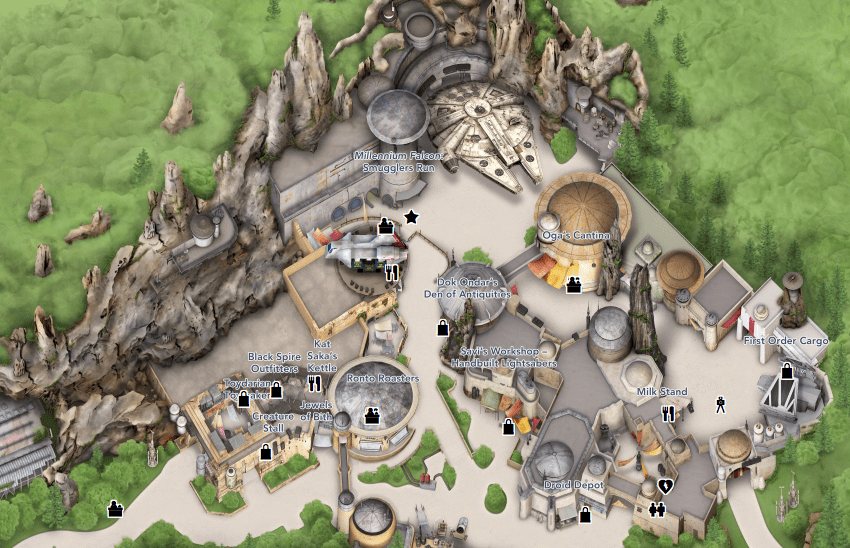Click the Millennium Falcon: Smugglers Run label
This screenshot has height=548, width=850.
400,162
